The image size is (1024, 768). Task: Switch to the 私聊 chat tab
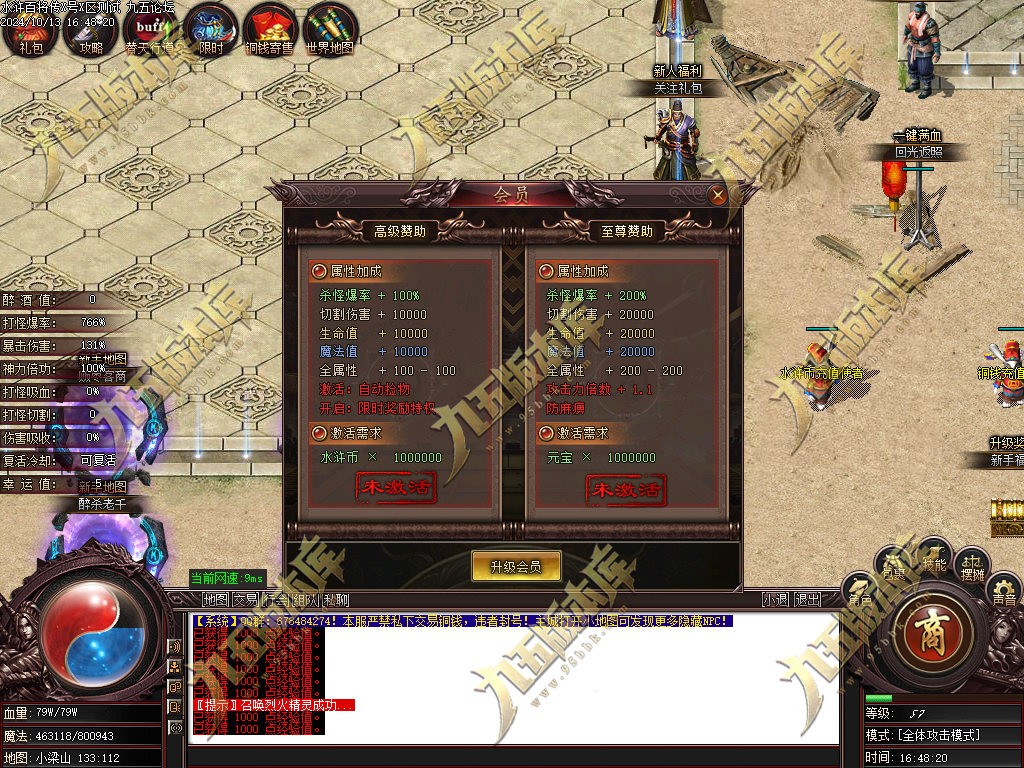pyautogui.click(x=336, y=600)
